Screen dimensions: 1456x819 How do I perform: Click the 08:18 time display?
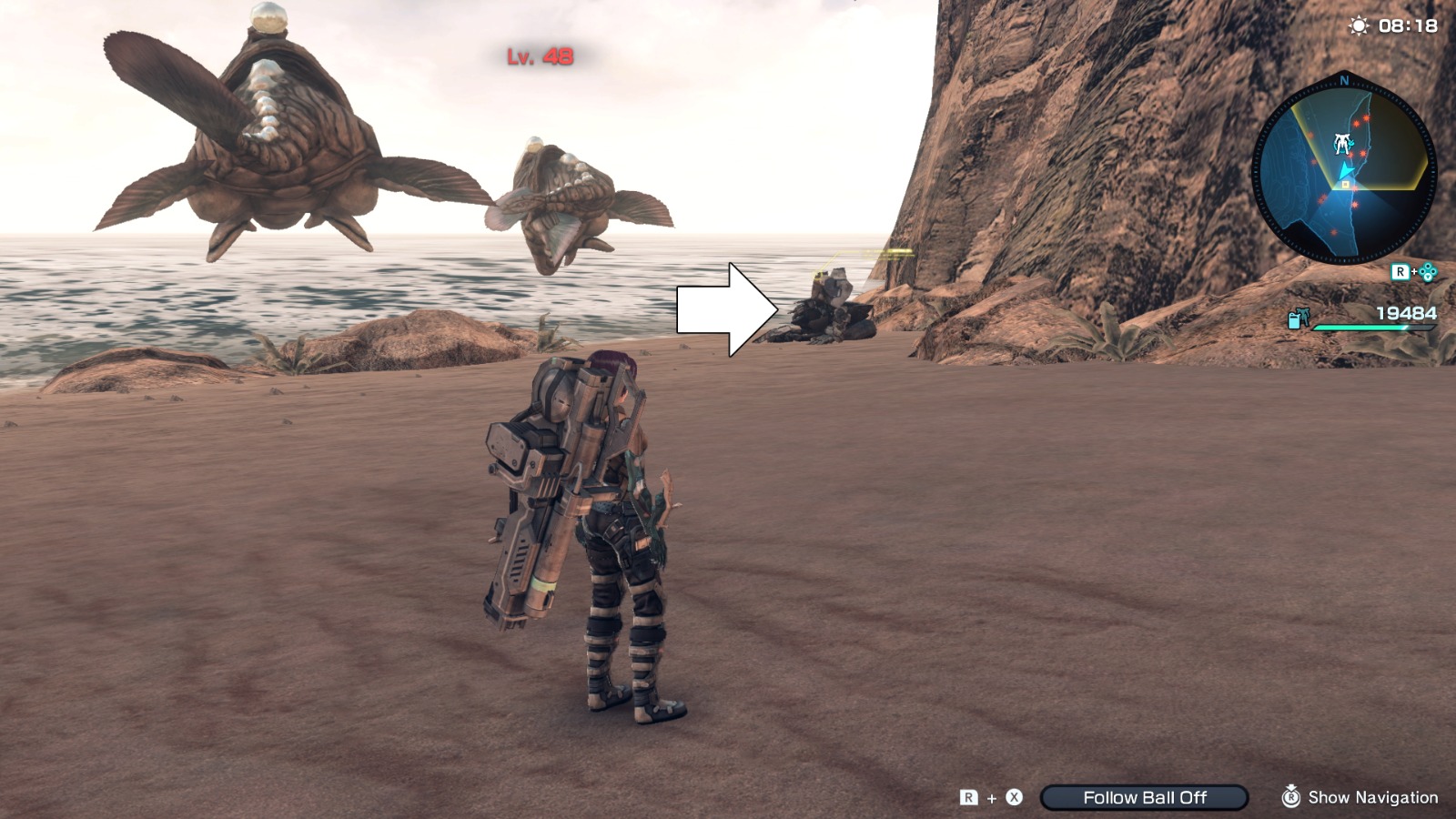point(1408,25)
